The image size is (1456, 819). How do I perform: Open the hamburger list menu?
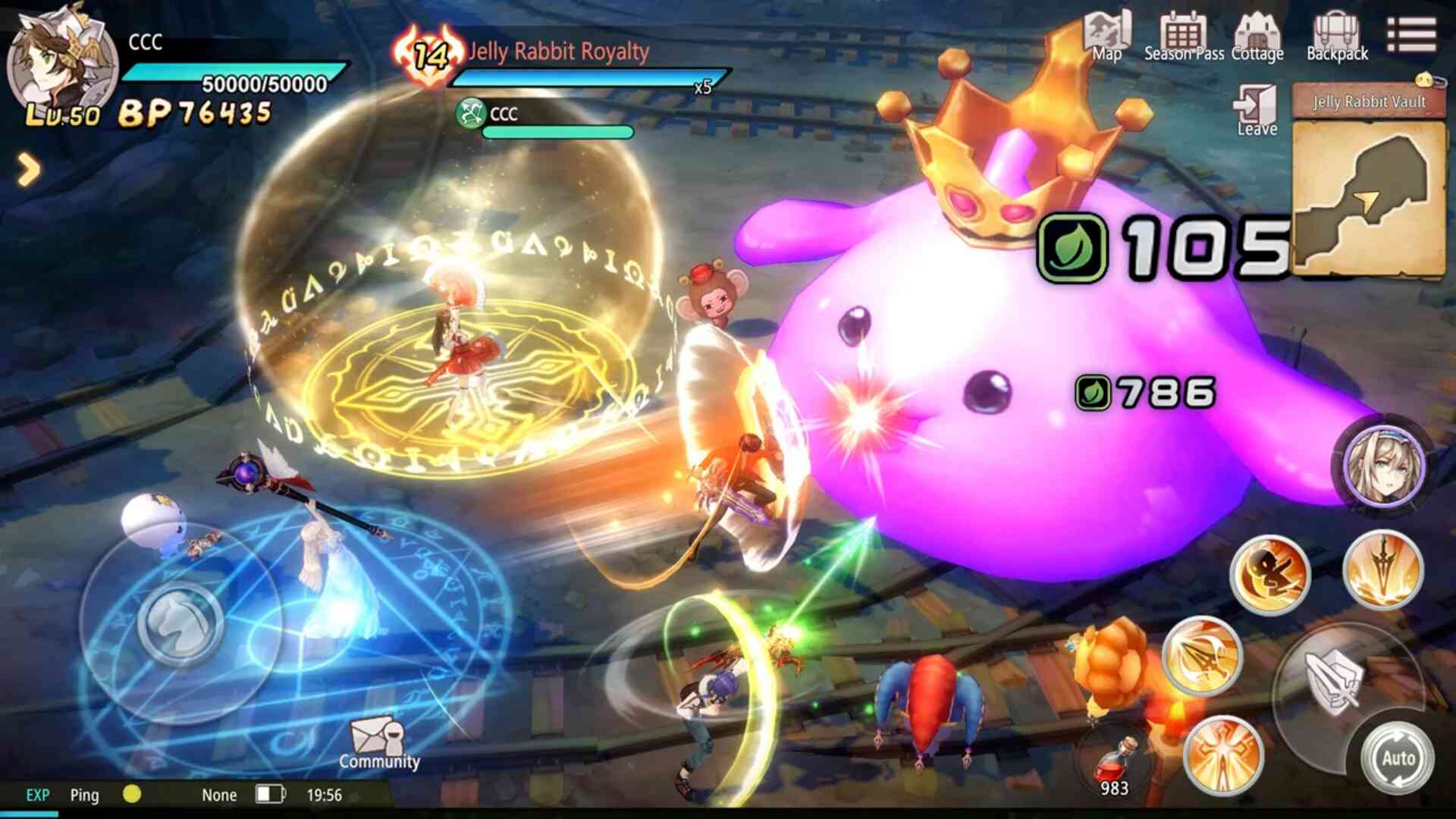point(1411,35)
